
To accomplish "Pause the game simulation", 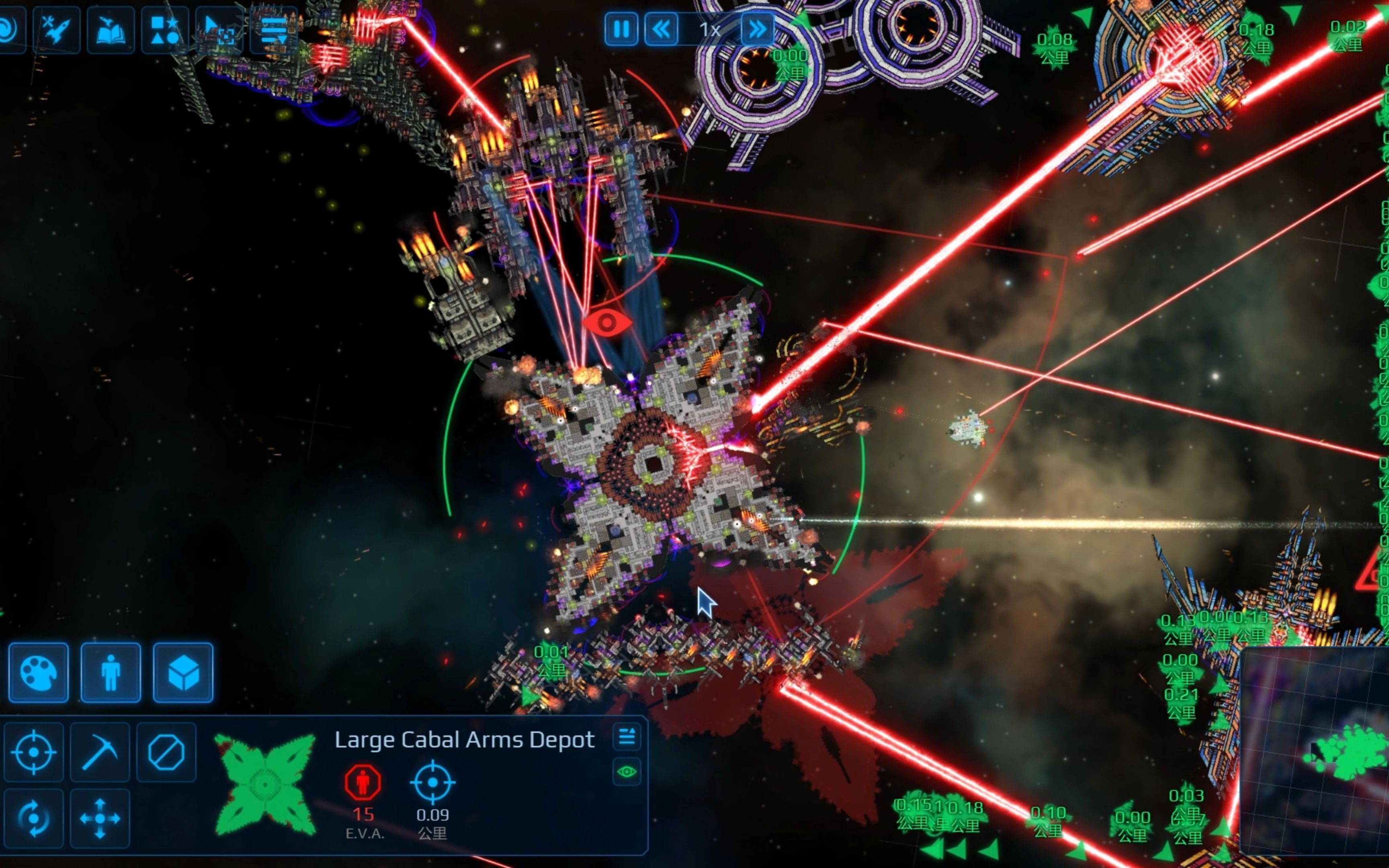I will click(621, 29).
